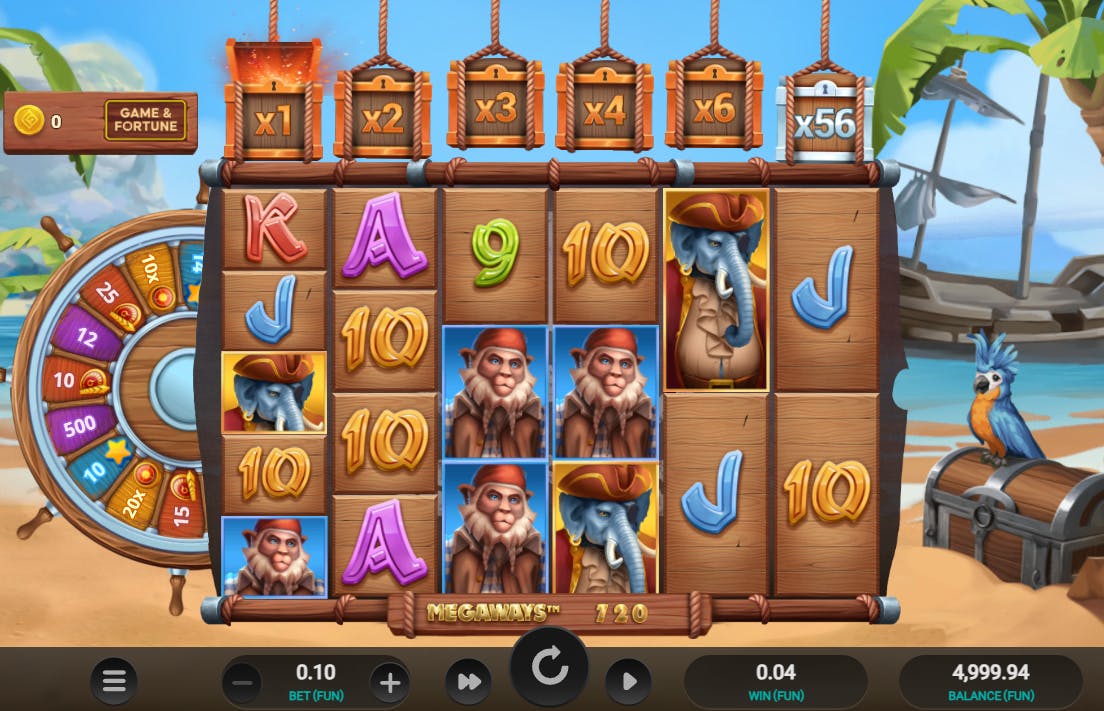Spin the reels with the circular arrow button

click(549, 668)
